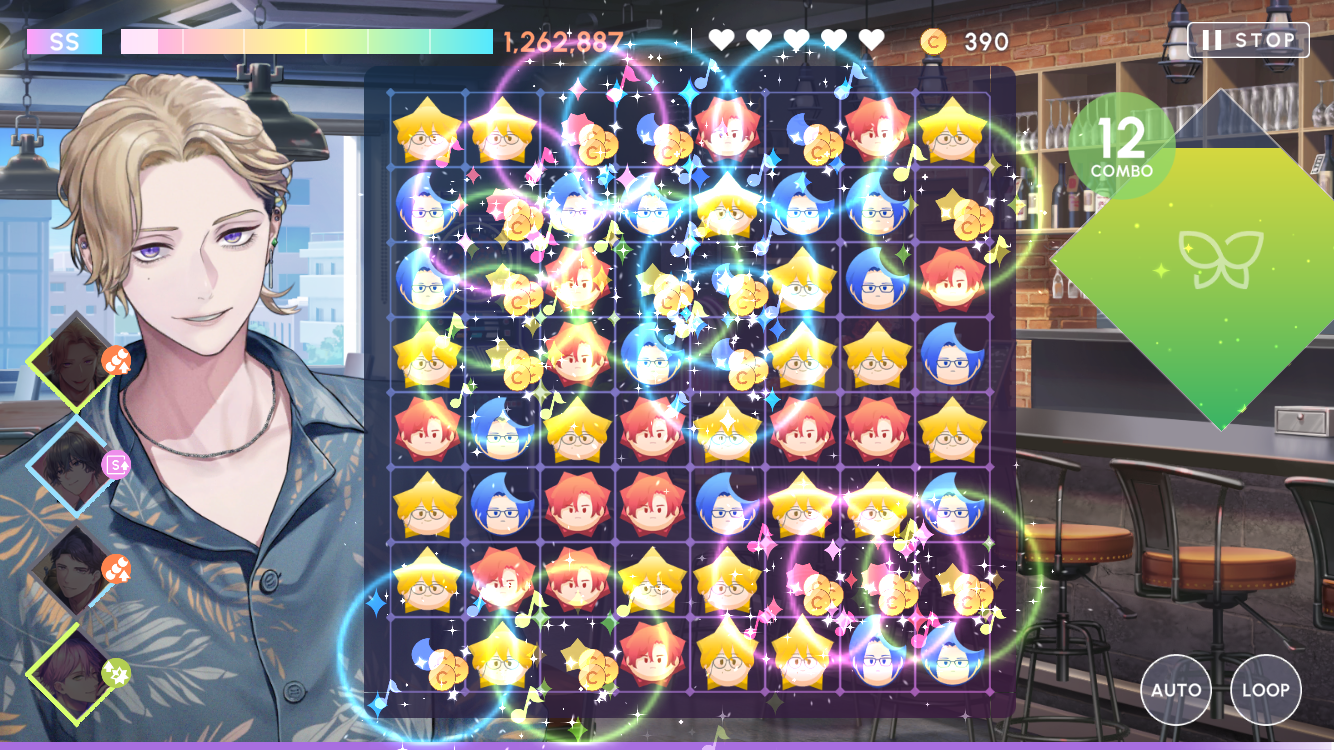The width and height of the screenshot is (1334, 750).
Task: Toggle AUTO play mode
Action: tap(1176, 690)
